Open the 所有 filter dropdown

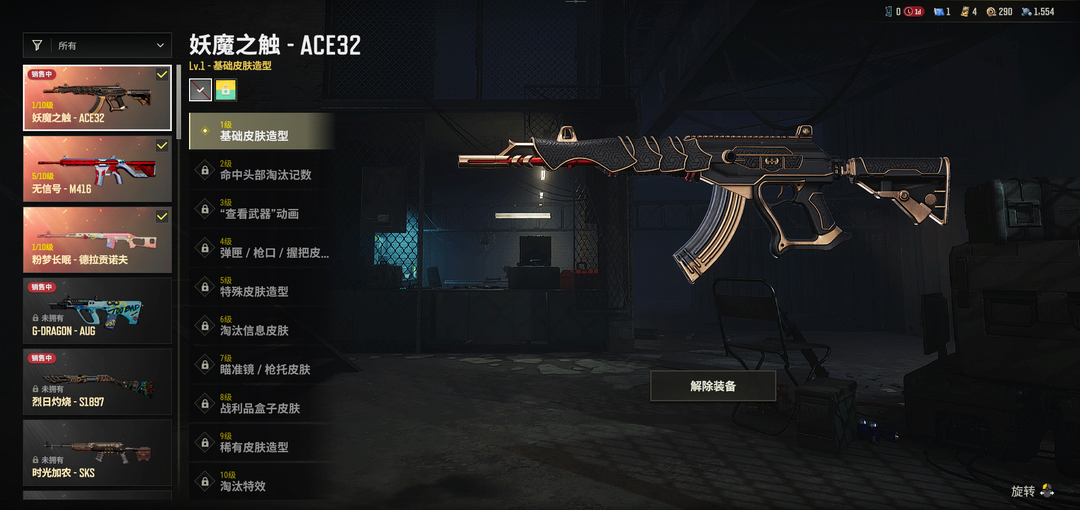pos(98,45)
